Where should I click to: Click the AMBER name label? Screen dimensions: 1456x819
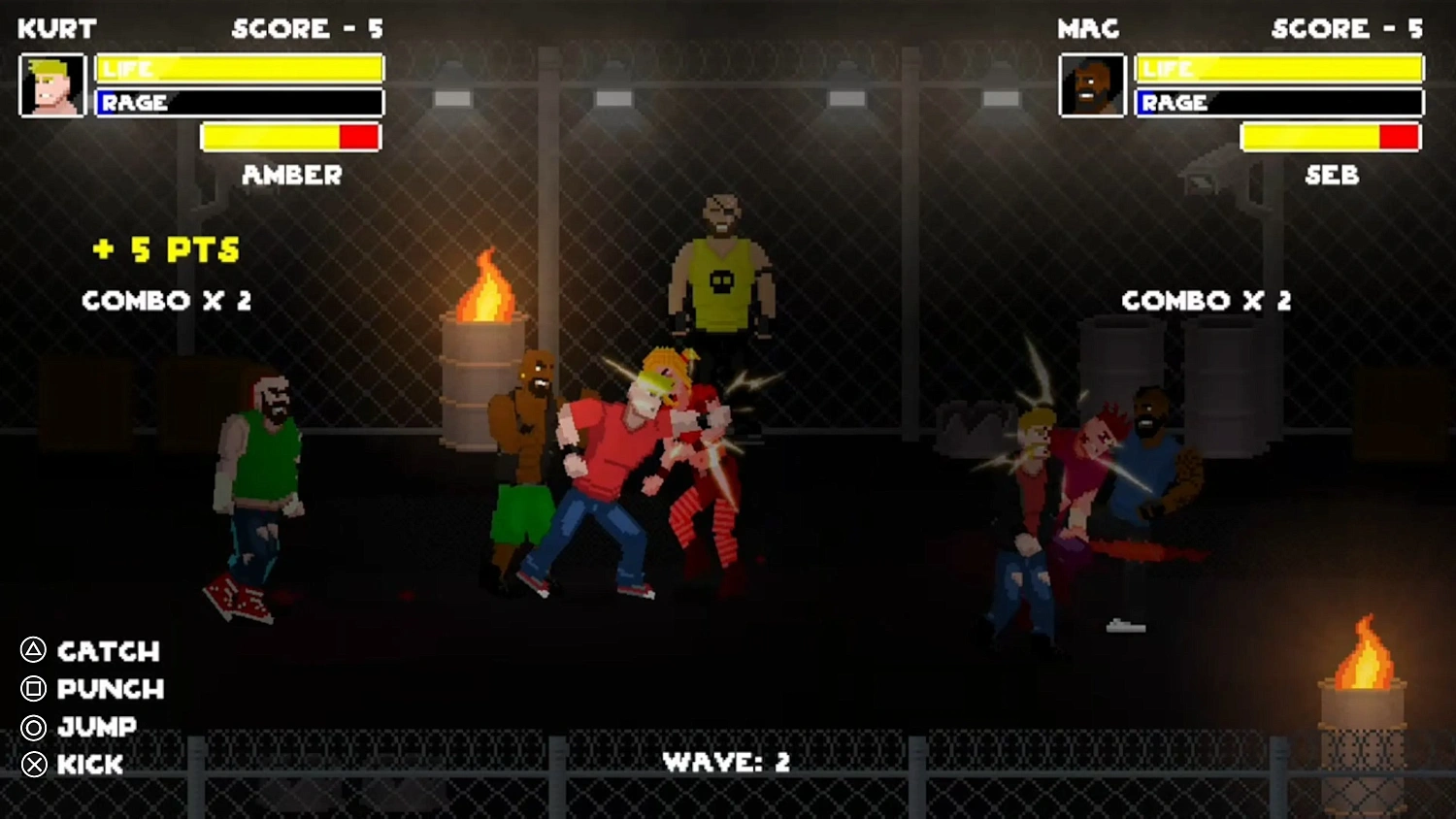(x=290, y=176)
